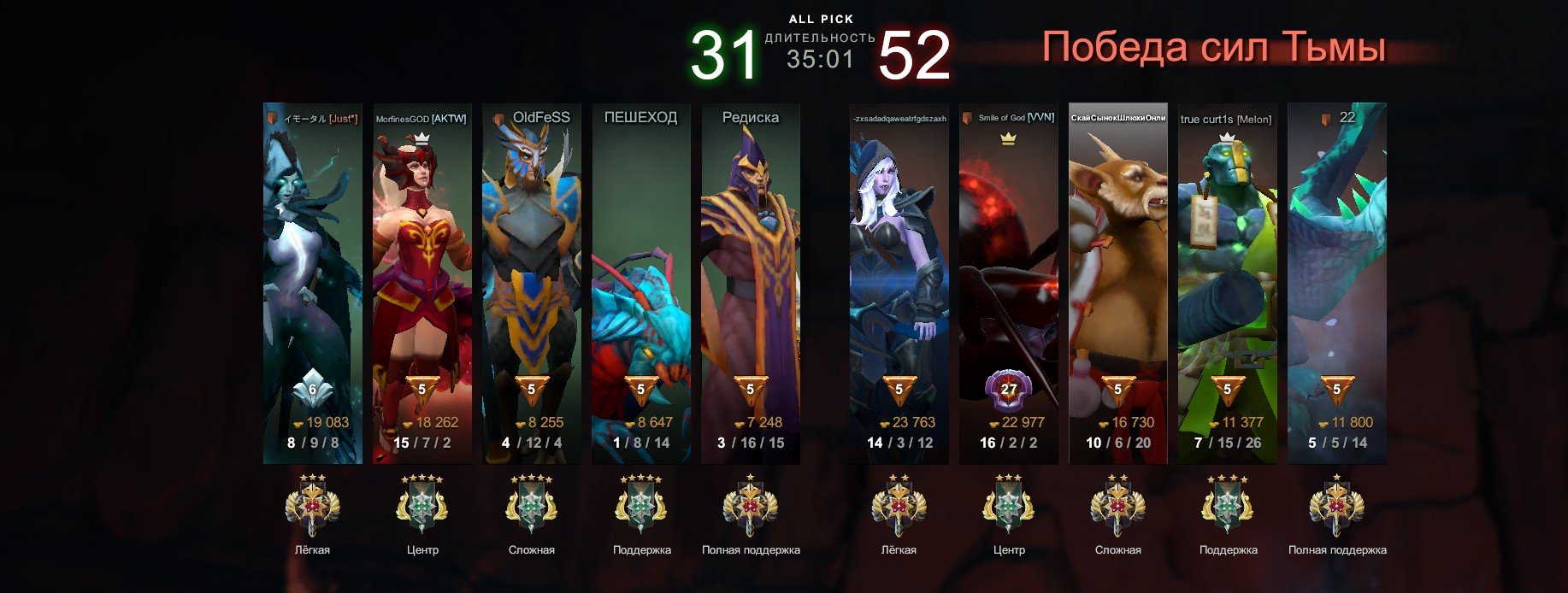Inspect the rank medal below Редиска's card
The image size is (1568, 593).
(751, 506)
